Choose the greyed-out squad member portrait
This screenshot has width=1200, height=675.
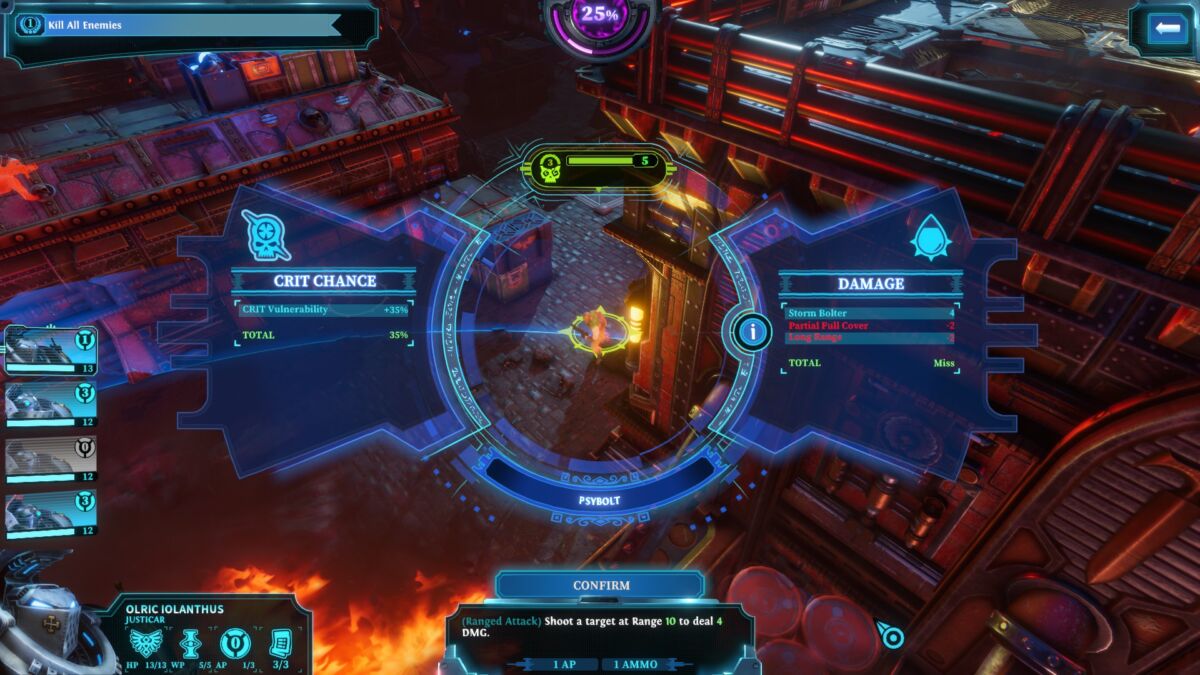point(51,459)
